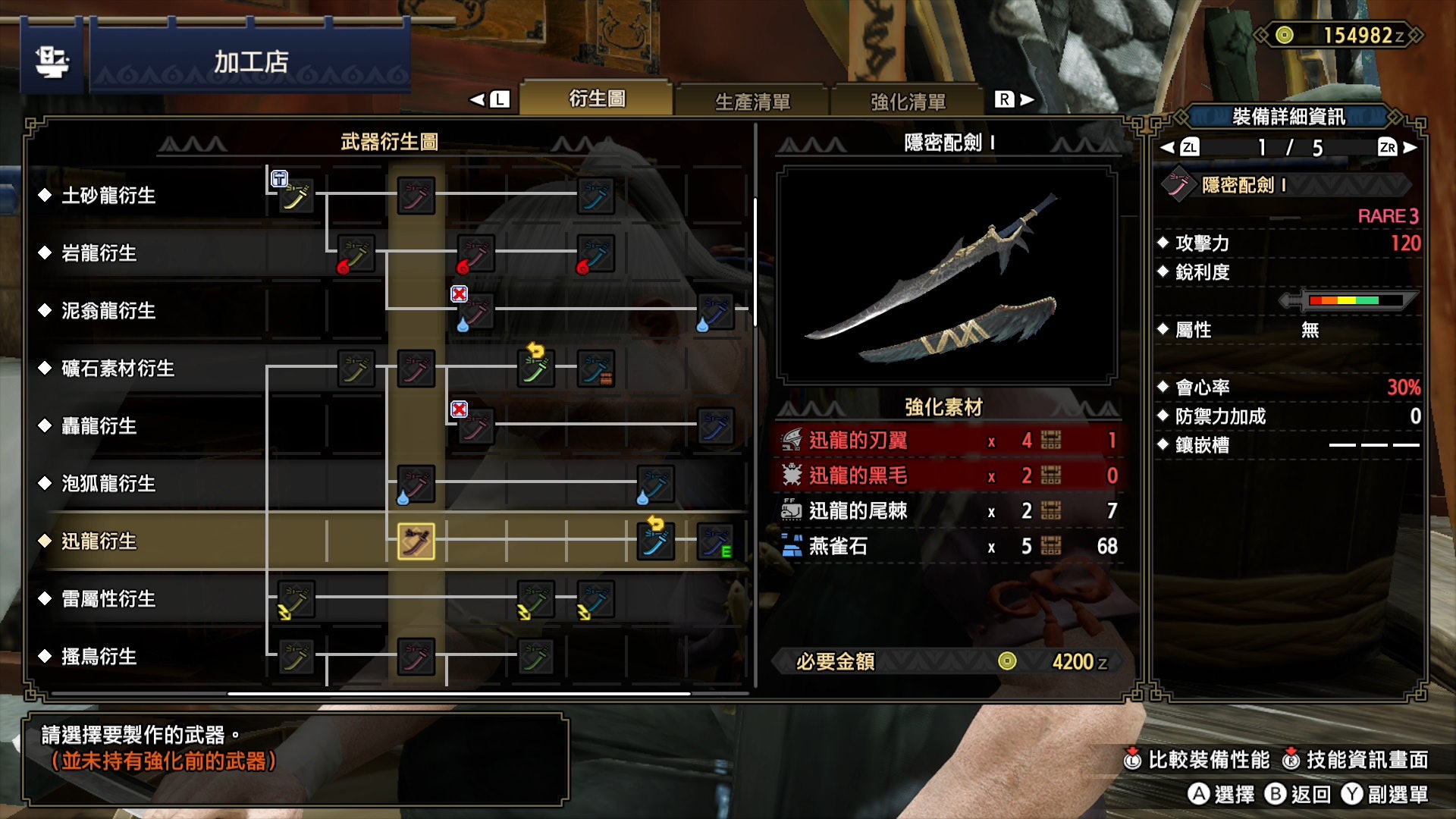The height and width of the screenshot is (819, 1456).
Task: Pick the 迅龍的刃翼 material row
Action: (x=948, y=441)
